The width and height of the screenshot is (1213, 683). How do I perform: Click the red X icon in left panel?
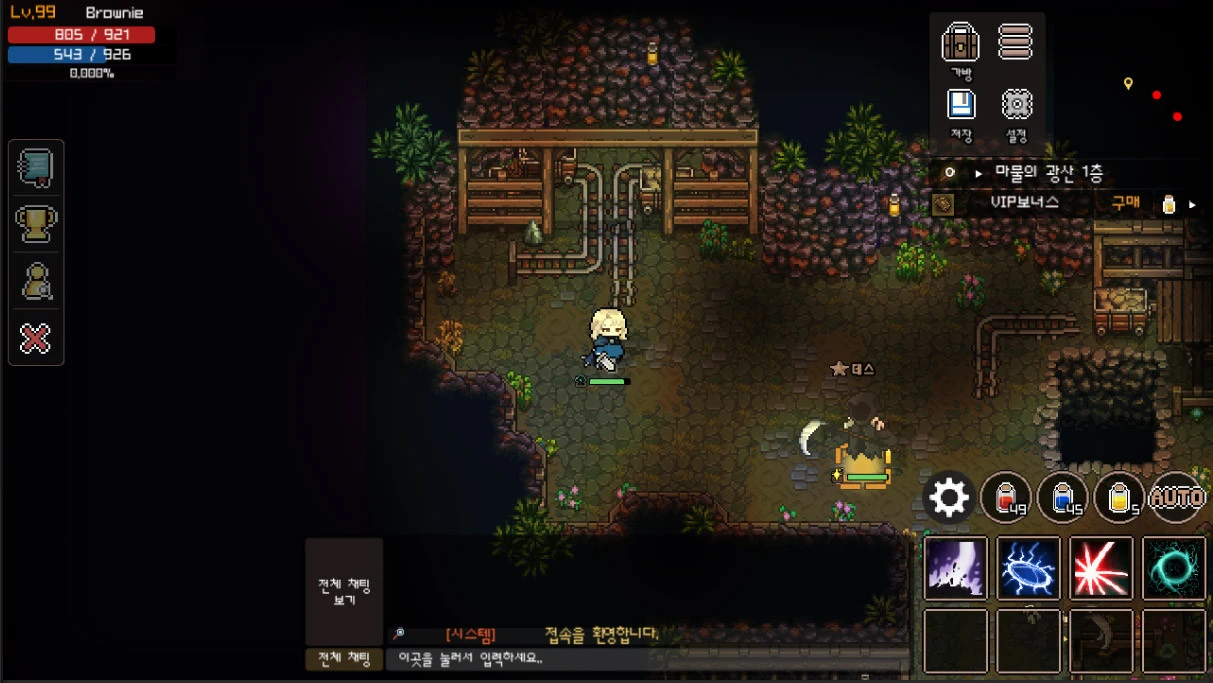point(36,339)
